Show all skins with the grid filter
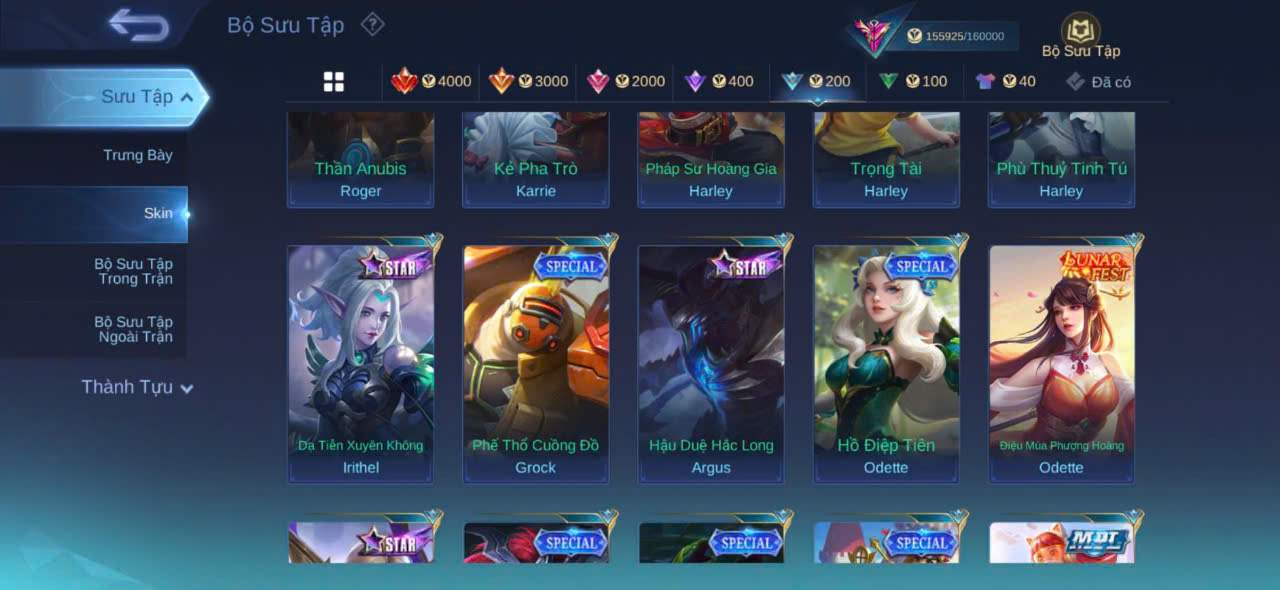Viewport: 1280px width, 590px height. click(x=334, y=82)
